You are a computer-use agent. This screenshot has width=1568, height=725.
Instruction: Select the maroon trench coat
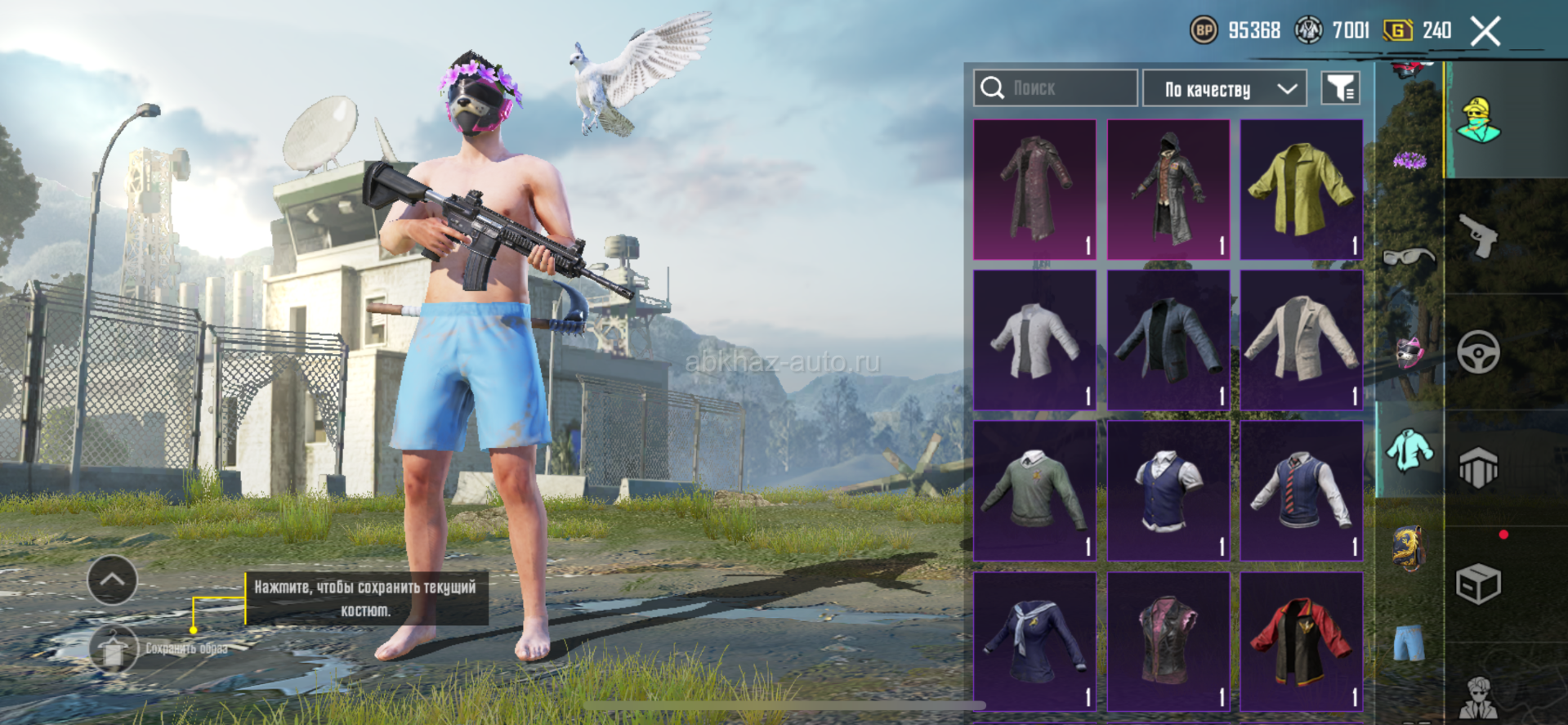point(1034,190)
